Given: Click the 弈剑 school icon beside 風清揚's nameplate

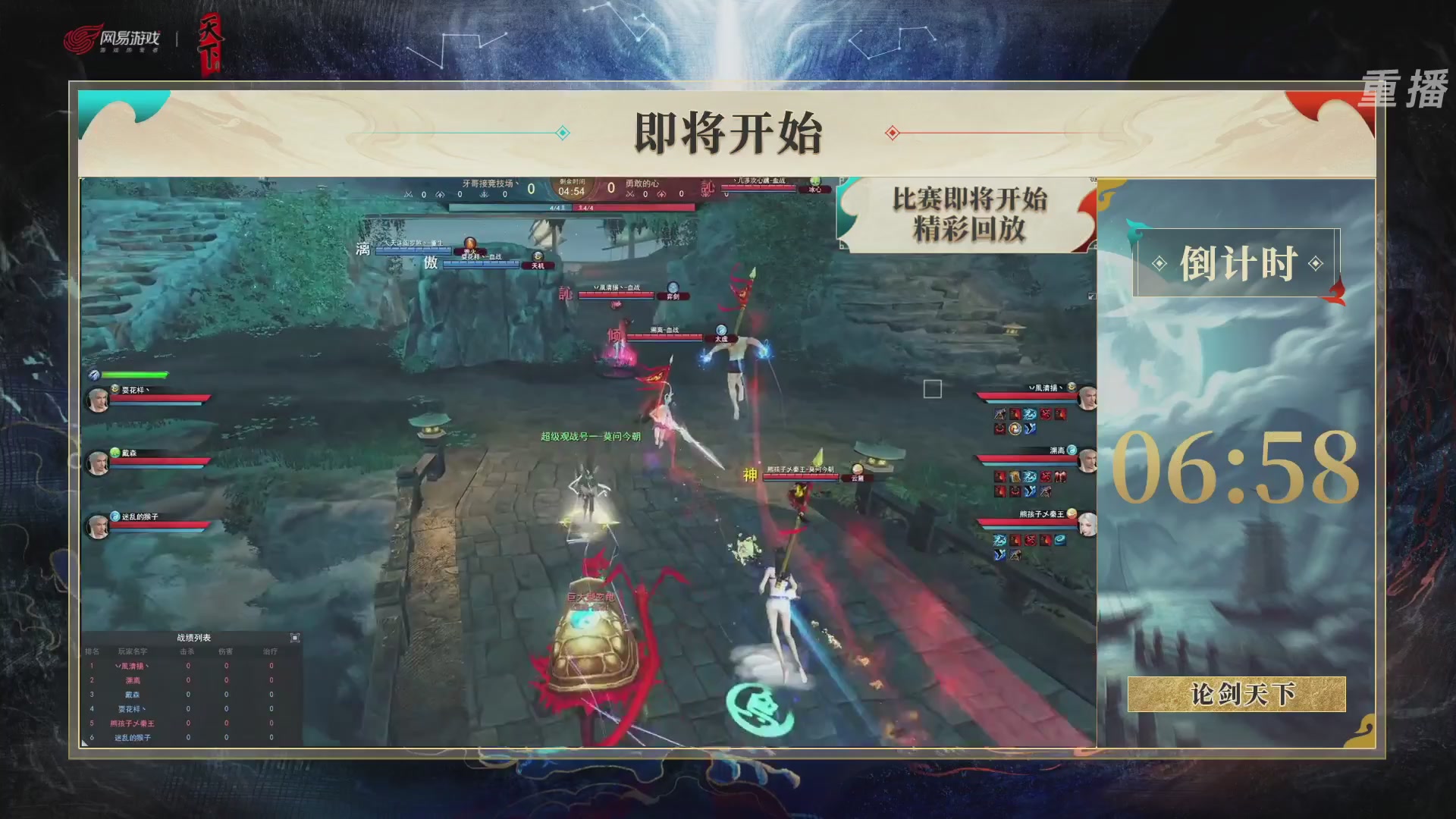Looking at the screenshot, I should [x=673, y=288].
